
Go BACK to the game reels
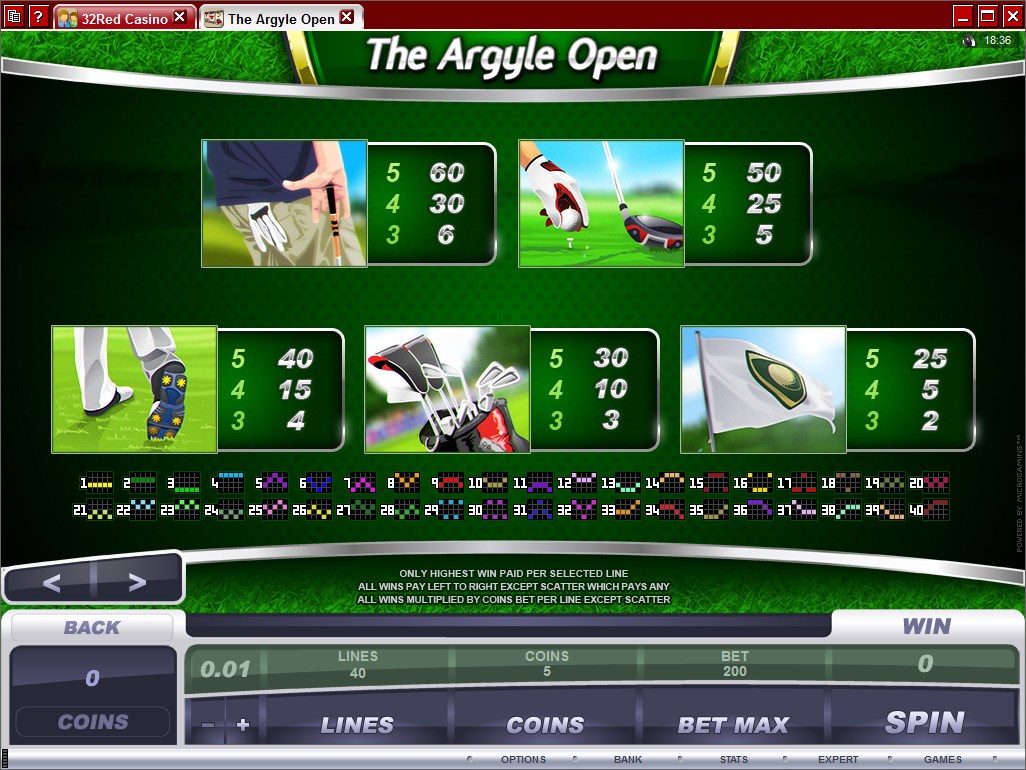click(92, 627)
